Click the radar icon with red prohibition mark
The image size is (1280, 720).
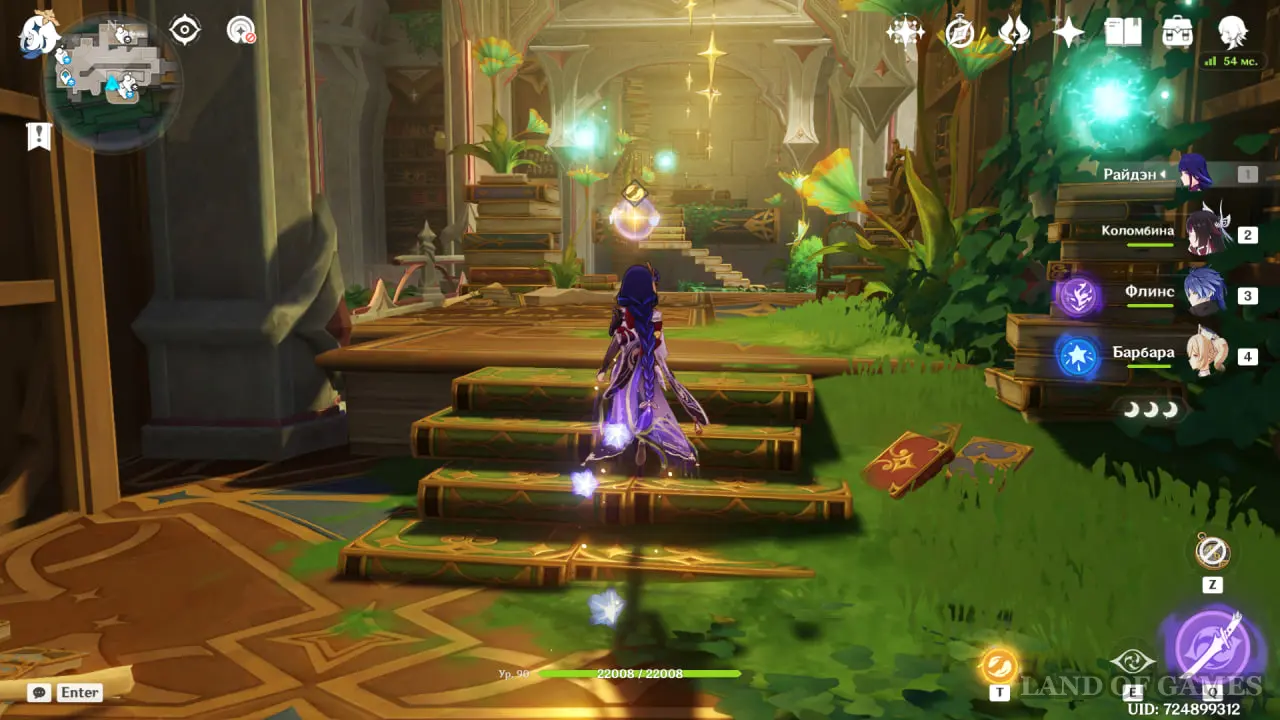pos(241,30)
